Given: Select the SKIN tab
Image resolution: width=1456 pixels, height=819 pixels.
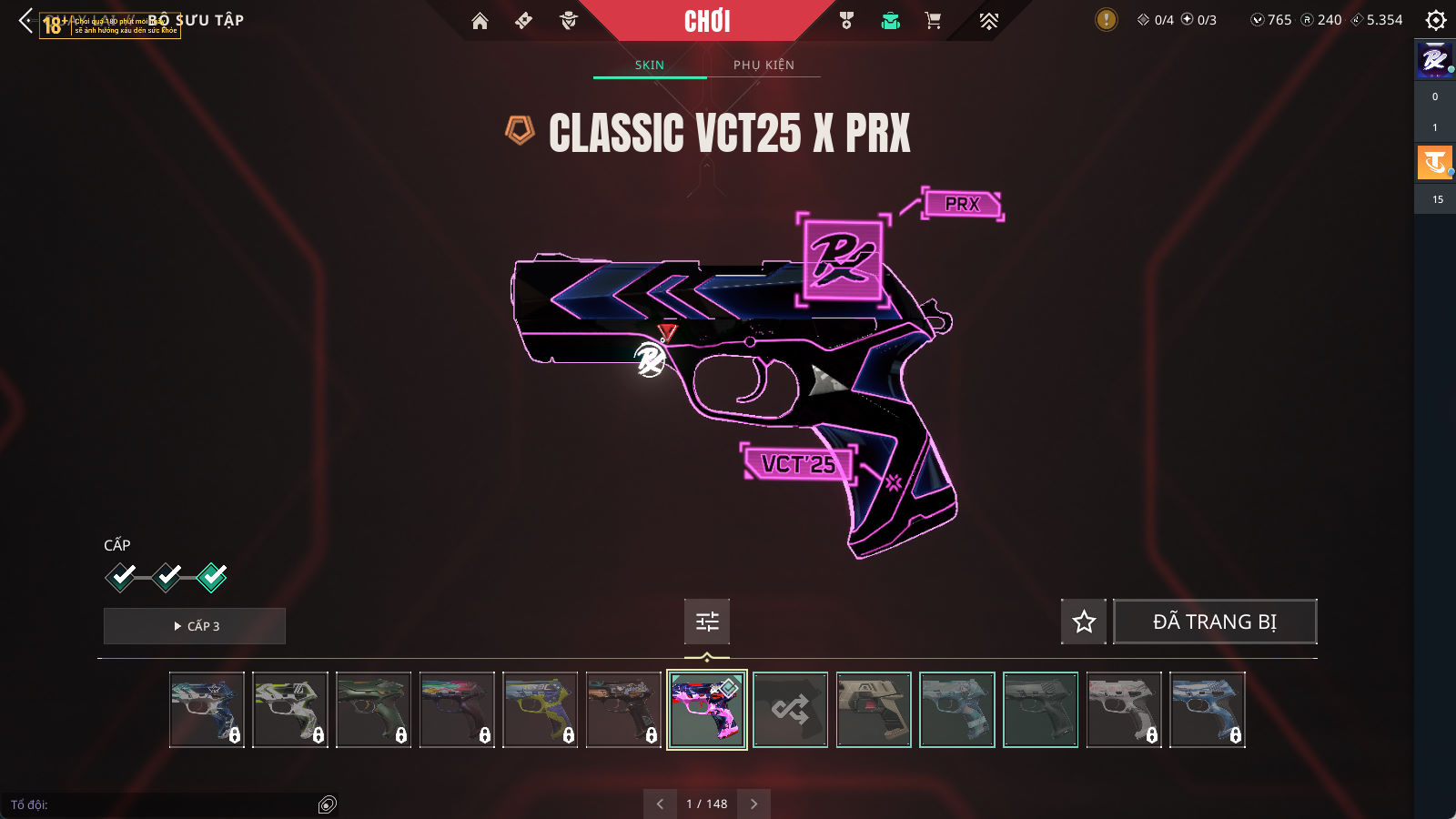Looking at the screenshot, I should click(649, 65).
